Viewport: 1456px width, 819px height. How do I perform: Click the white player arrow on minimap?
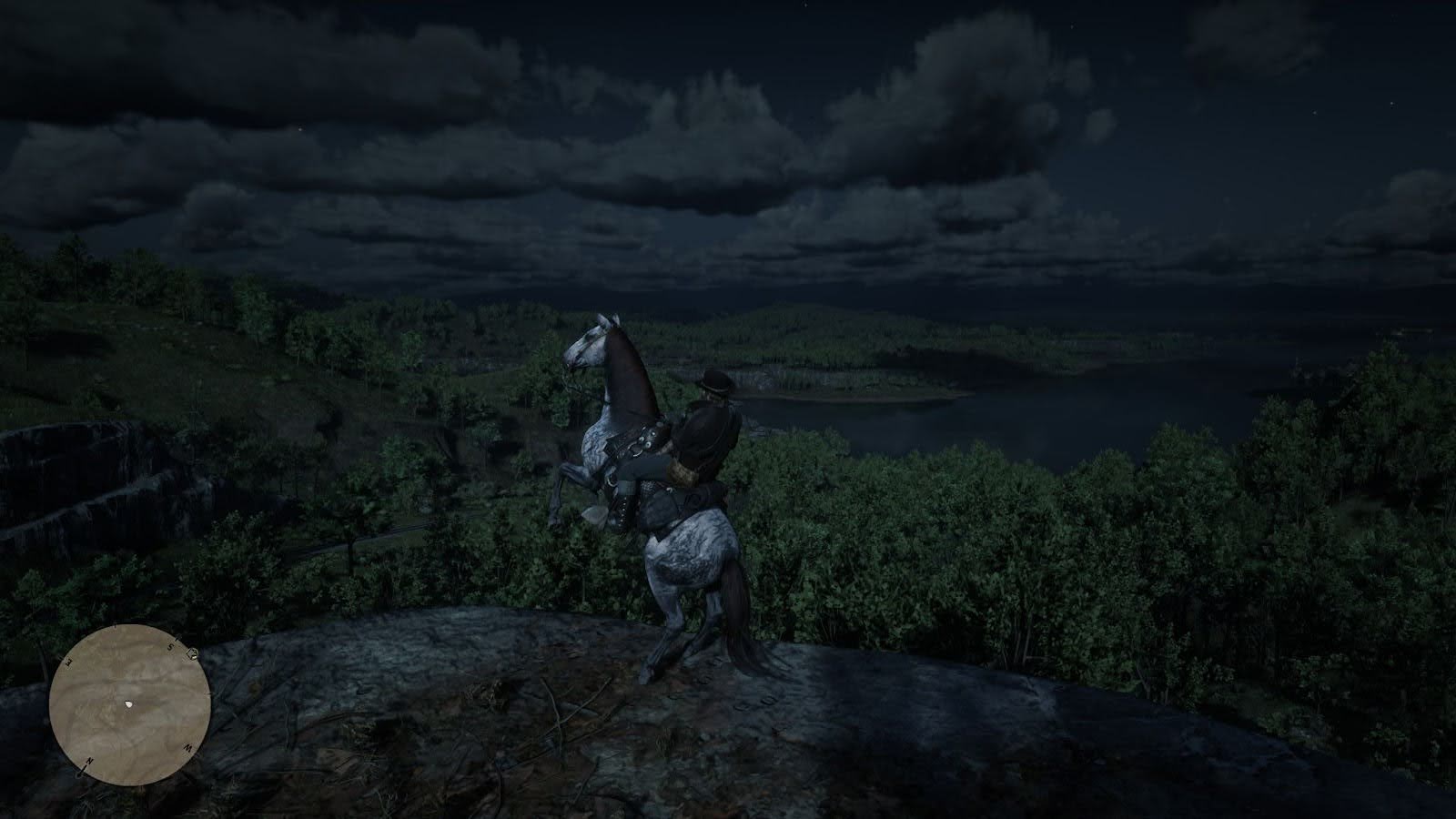click(x=130, y=704)
